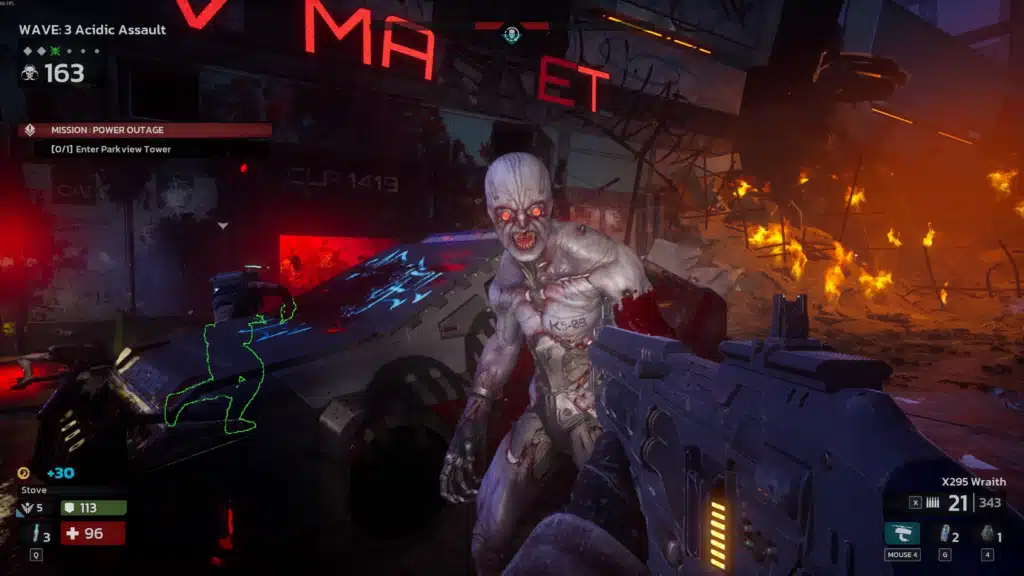
Task: Select the grenade icon with count 1
Action: [986, 534]
